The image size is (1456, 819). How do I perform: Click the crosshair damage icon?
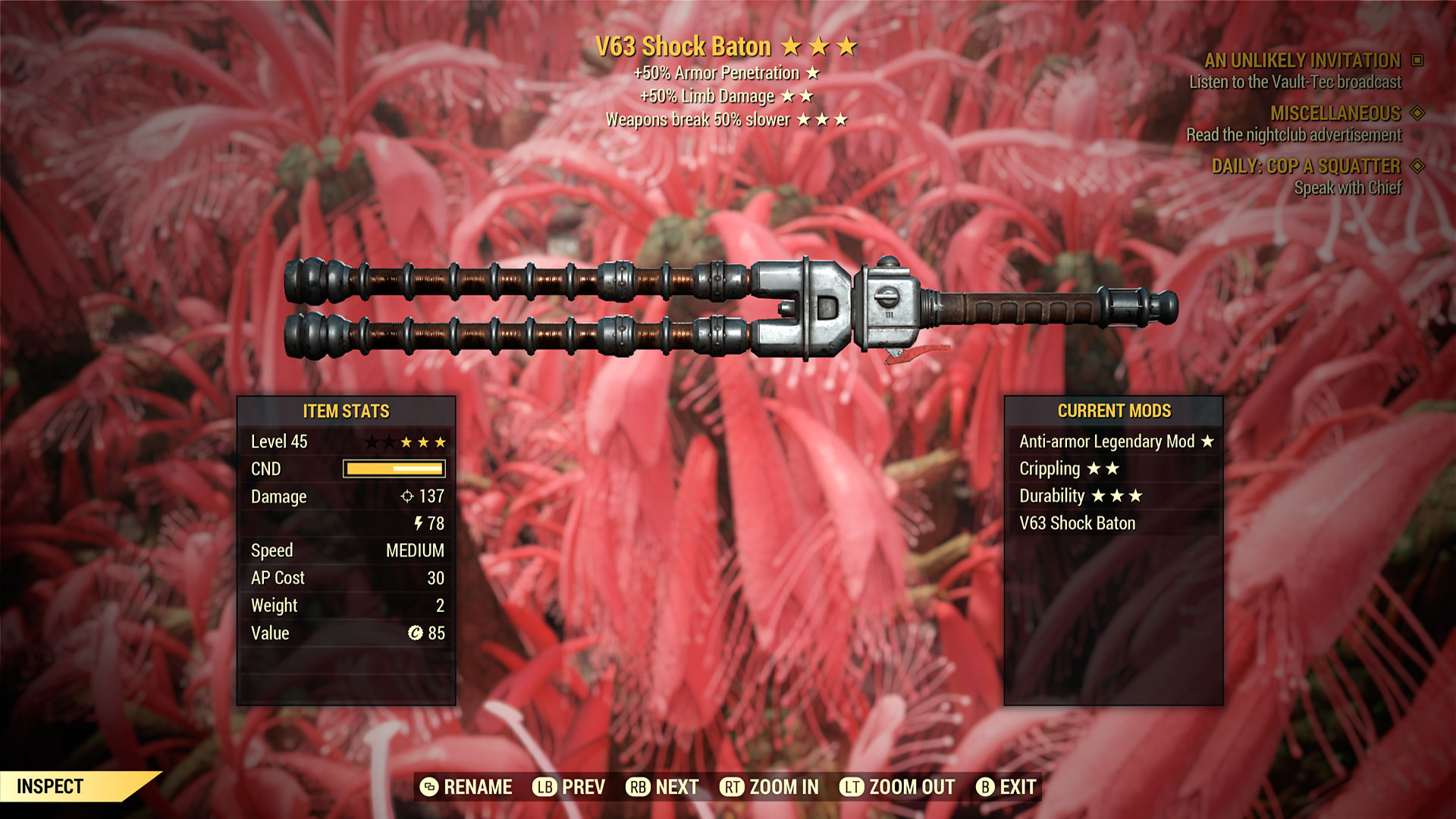click(x=407, y=497)
